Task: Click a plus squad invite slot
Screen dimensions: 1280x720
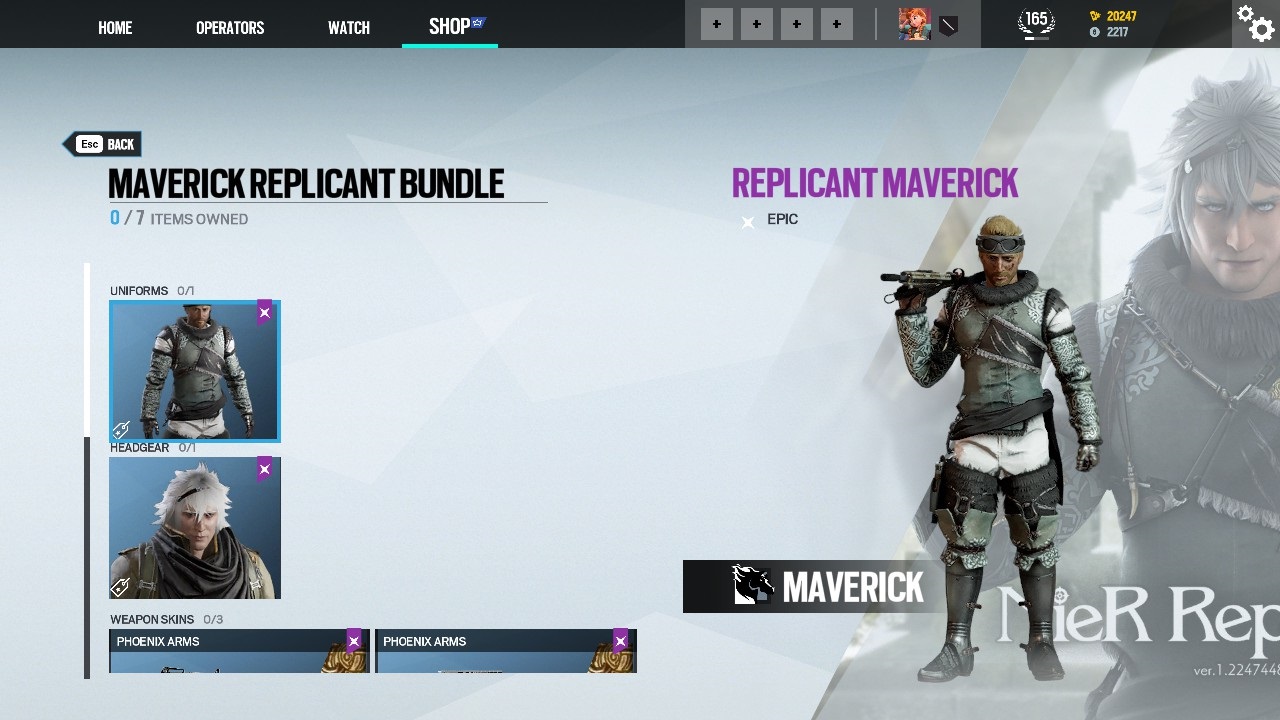Action: tap(716, 23)
